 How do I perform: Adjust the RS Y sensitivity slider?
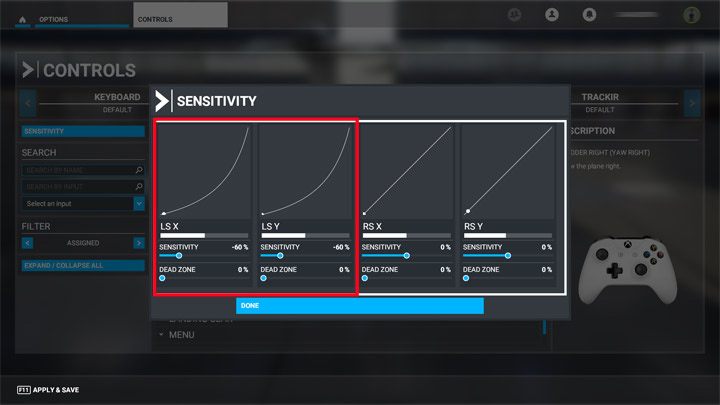507,256
